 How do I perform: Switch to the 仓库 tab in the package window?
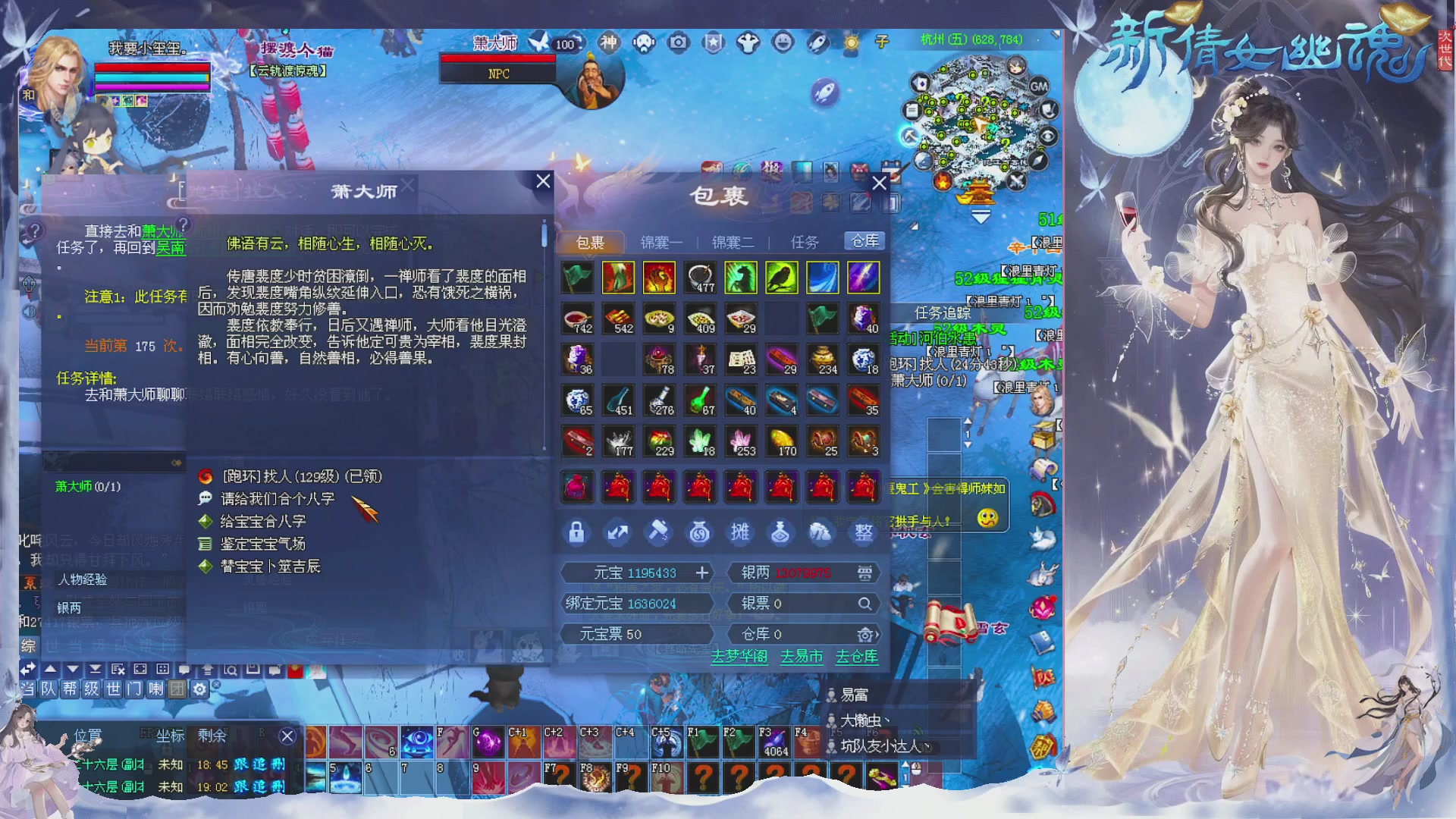point(863,240)
